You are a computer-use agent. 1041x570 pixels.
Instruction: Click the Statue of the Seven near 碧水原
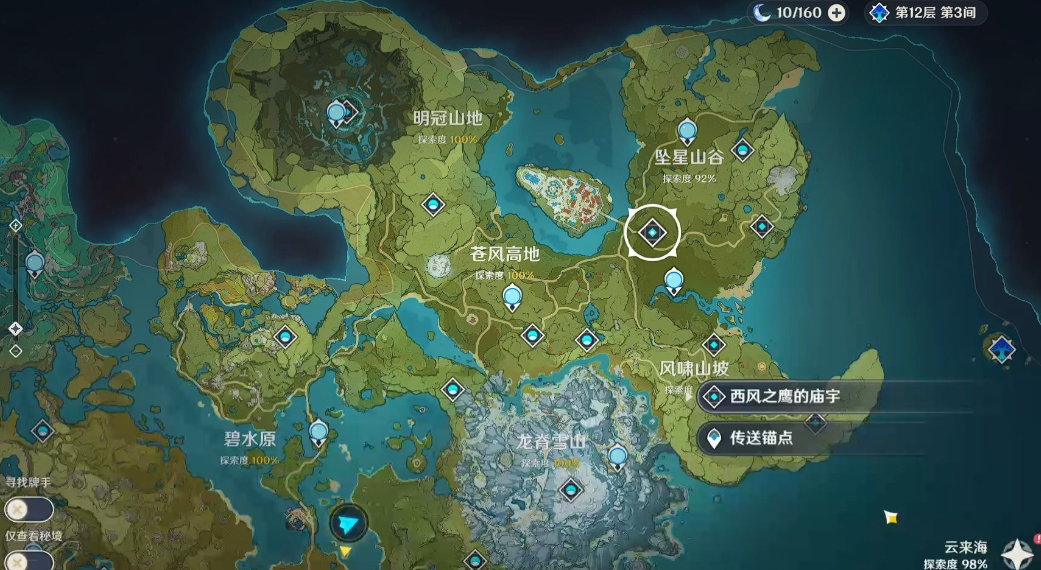click(x=318, y=433)
